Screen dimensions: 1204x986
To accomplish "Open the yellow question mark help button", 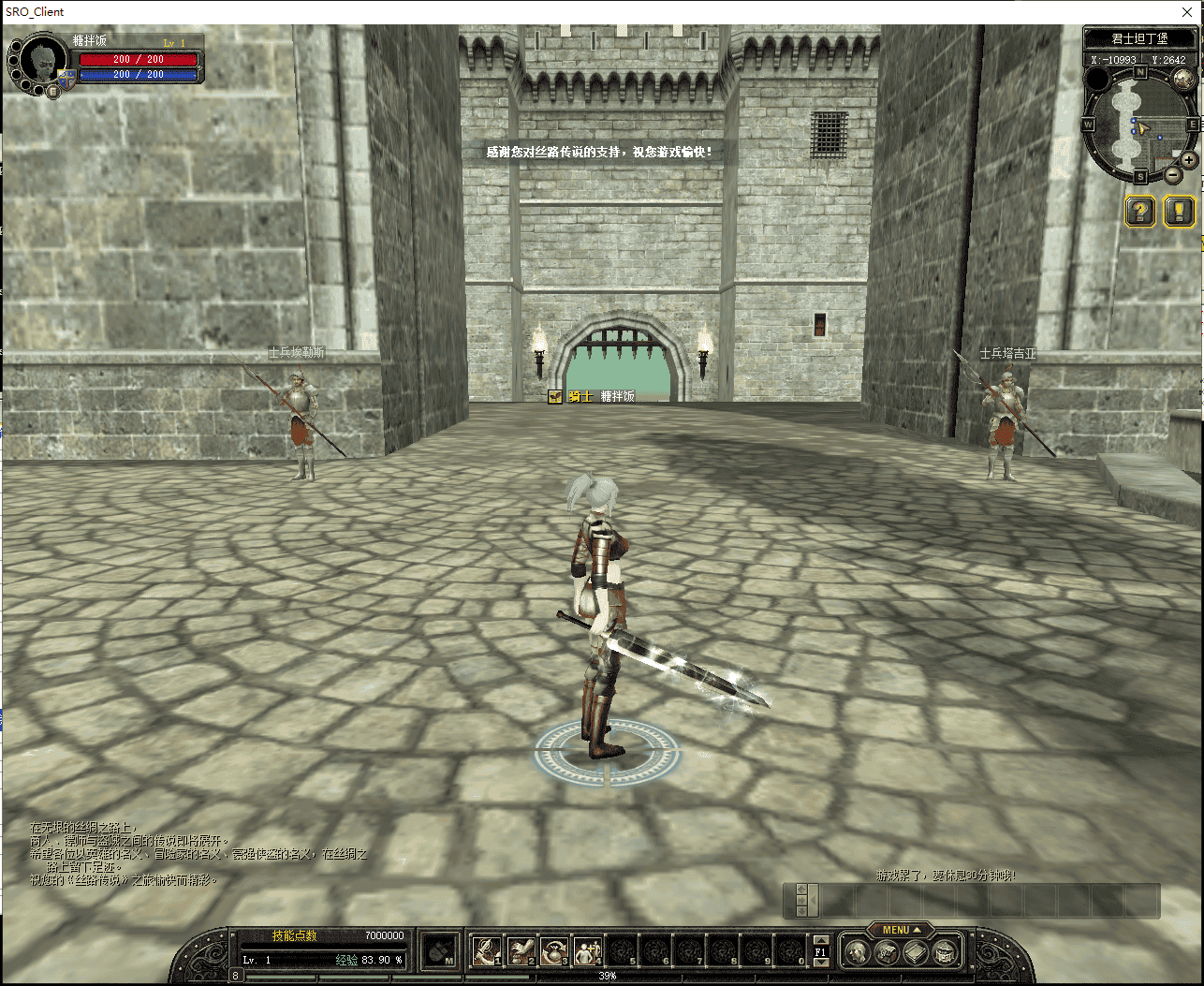I will point(1139,212).
